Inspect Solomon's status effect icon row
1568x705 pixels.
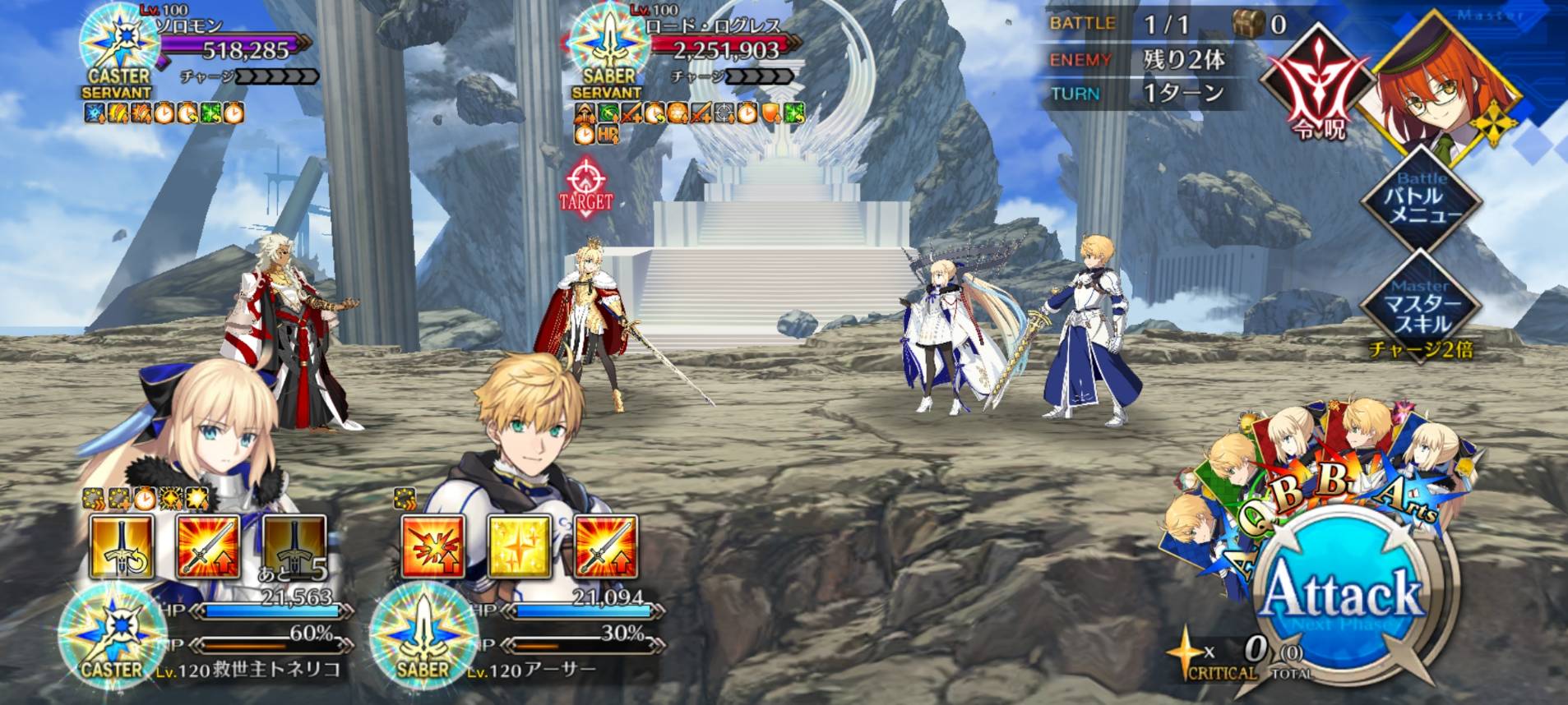(x=164, y=113)
